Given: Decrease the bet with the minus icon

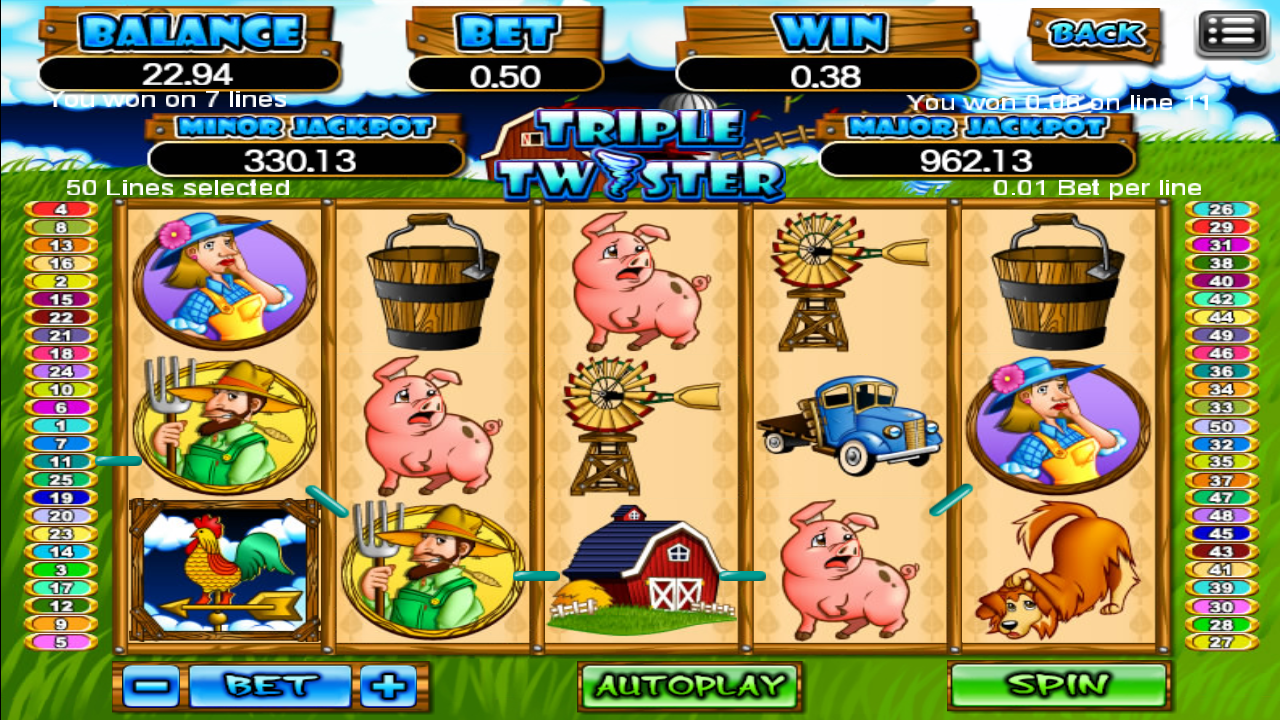Looking at the screenshot, I should click(x=150, y=685).
